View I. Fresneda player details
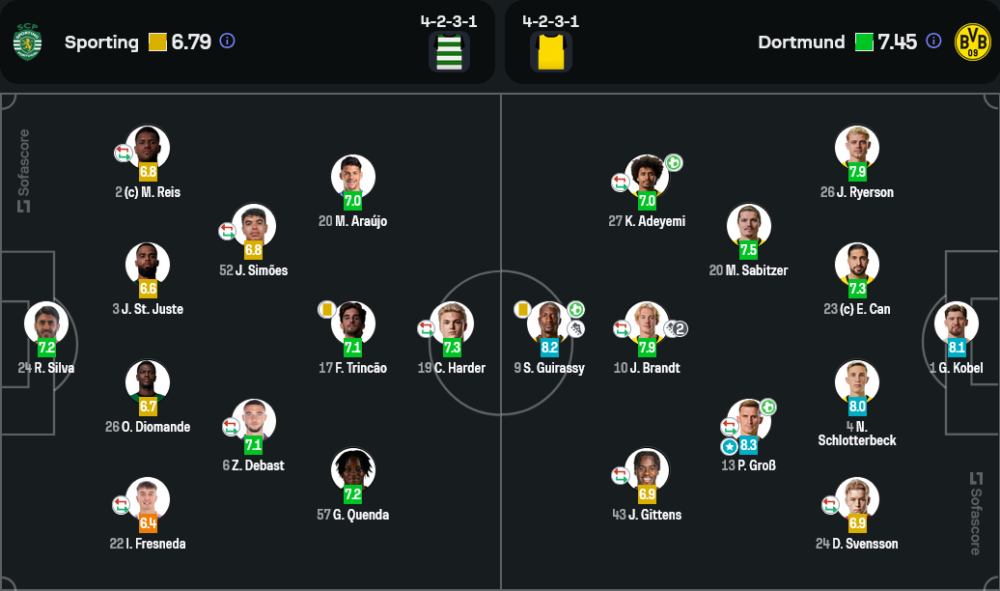The image size is (1000, 591). click(x=148, y=500)
